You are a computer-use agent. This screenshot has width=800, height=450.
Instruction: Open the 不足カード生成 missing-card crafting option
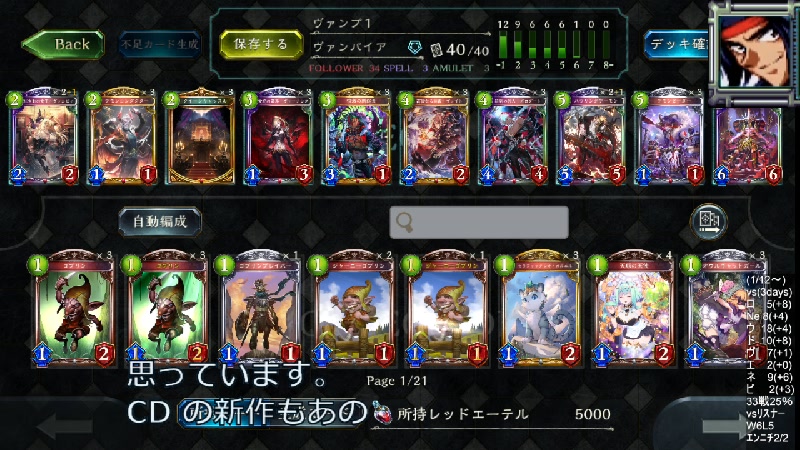click(159, 44)
